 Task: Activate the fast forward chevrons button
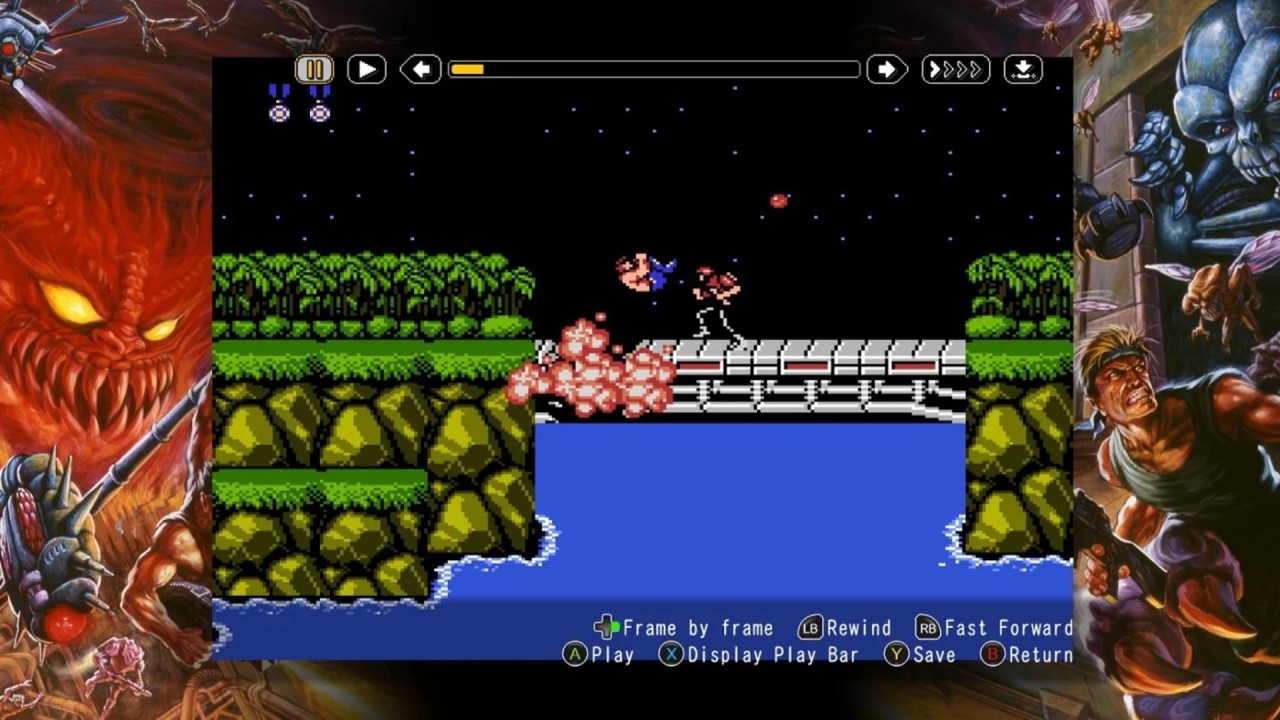(955, 69)
